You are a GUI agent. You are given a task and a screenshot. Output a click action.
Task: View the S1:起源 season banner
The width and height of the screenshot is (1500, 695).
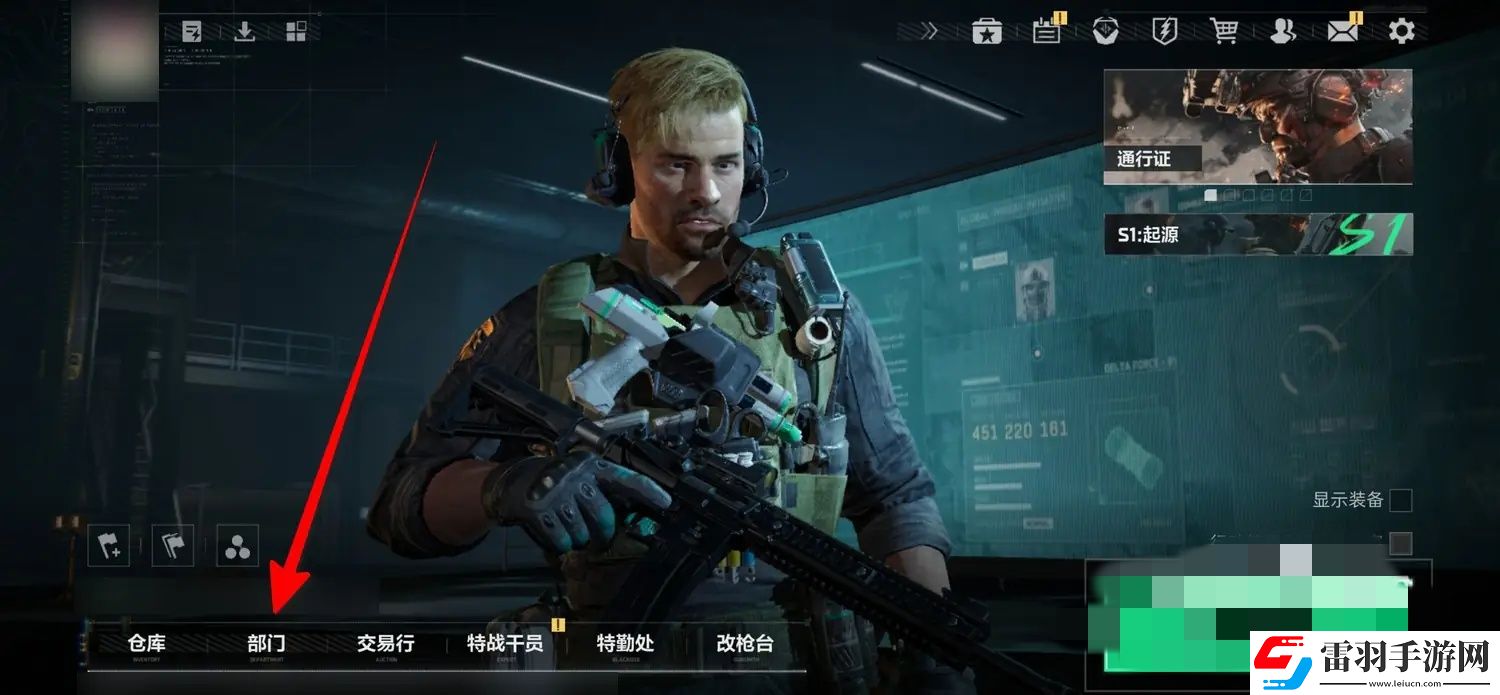pos(1257,235)
